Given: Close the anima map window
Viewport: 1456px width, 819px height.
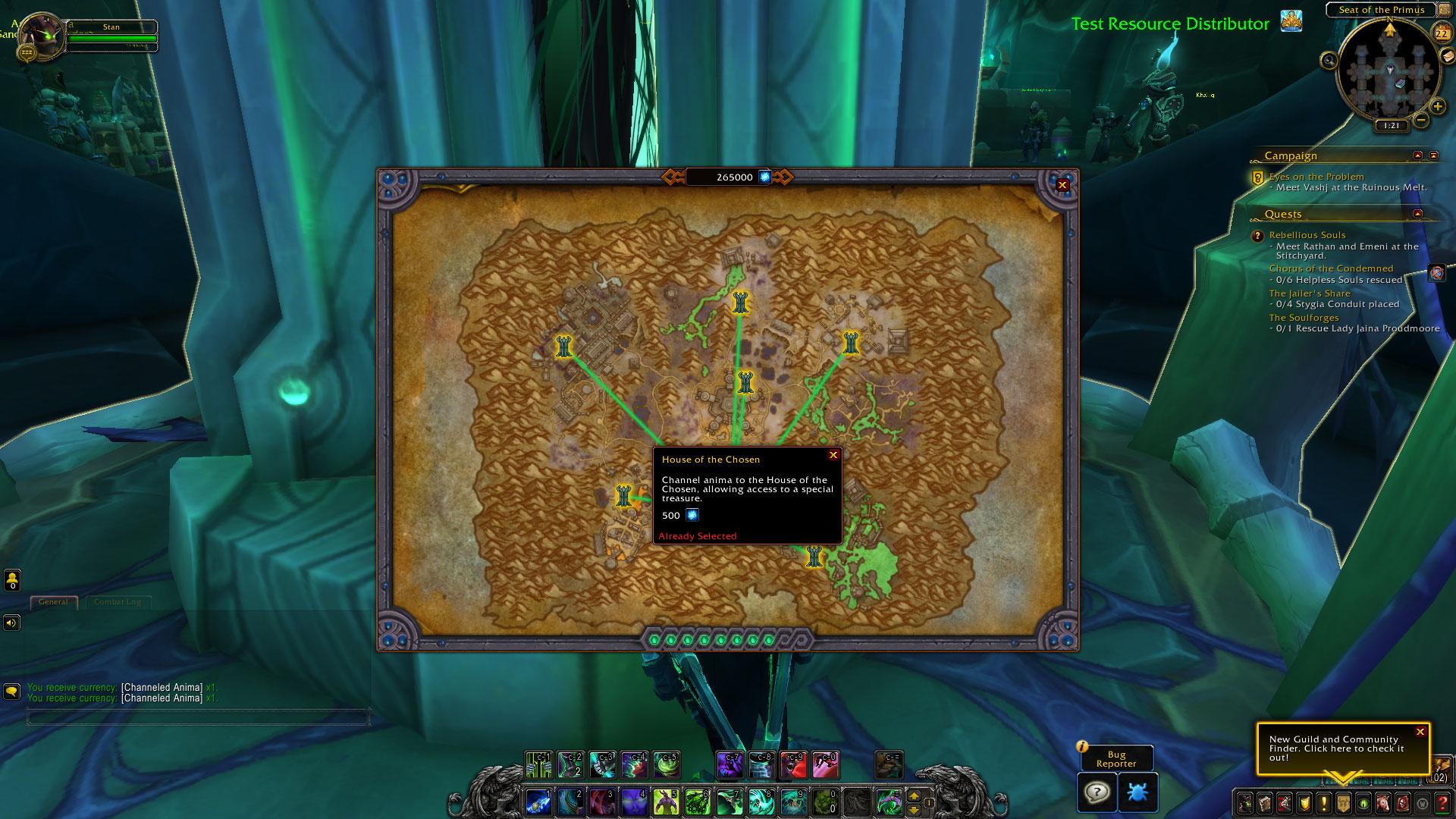Looking at the screenshot, I should click(1062, 184).
